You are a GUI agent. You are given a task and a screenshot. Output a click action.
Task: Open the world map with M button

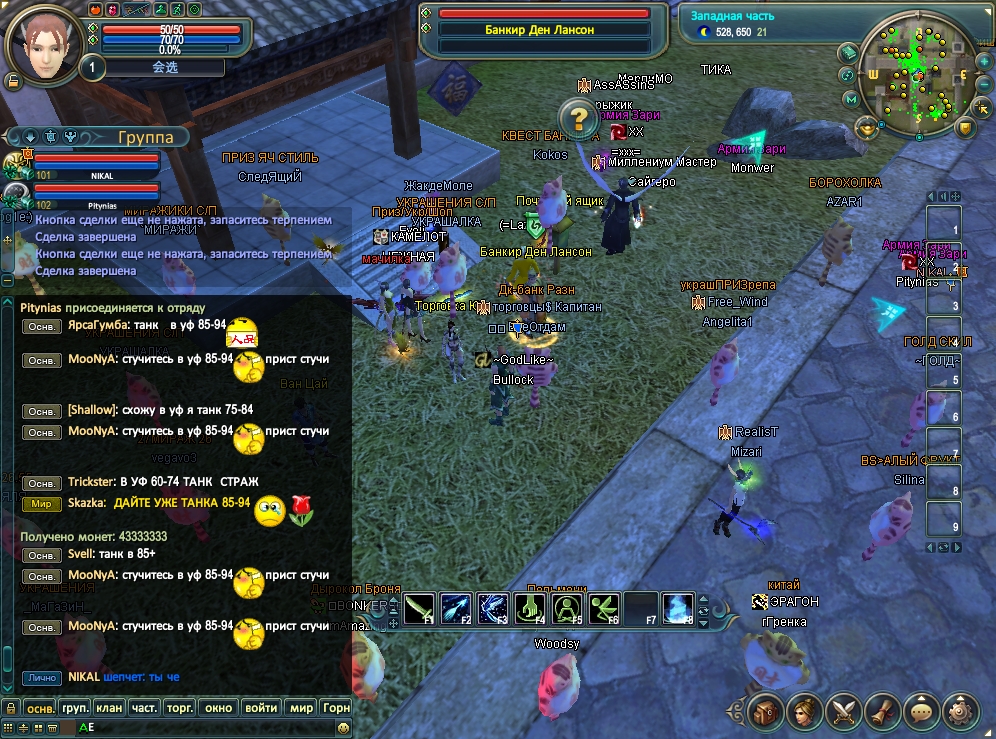pyautogui.click(x=851, y=99)
